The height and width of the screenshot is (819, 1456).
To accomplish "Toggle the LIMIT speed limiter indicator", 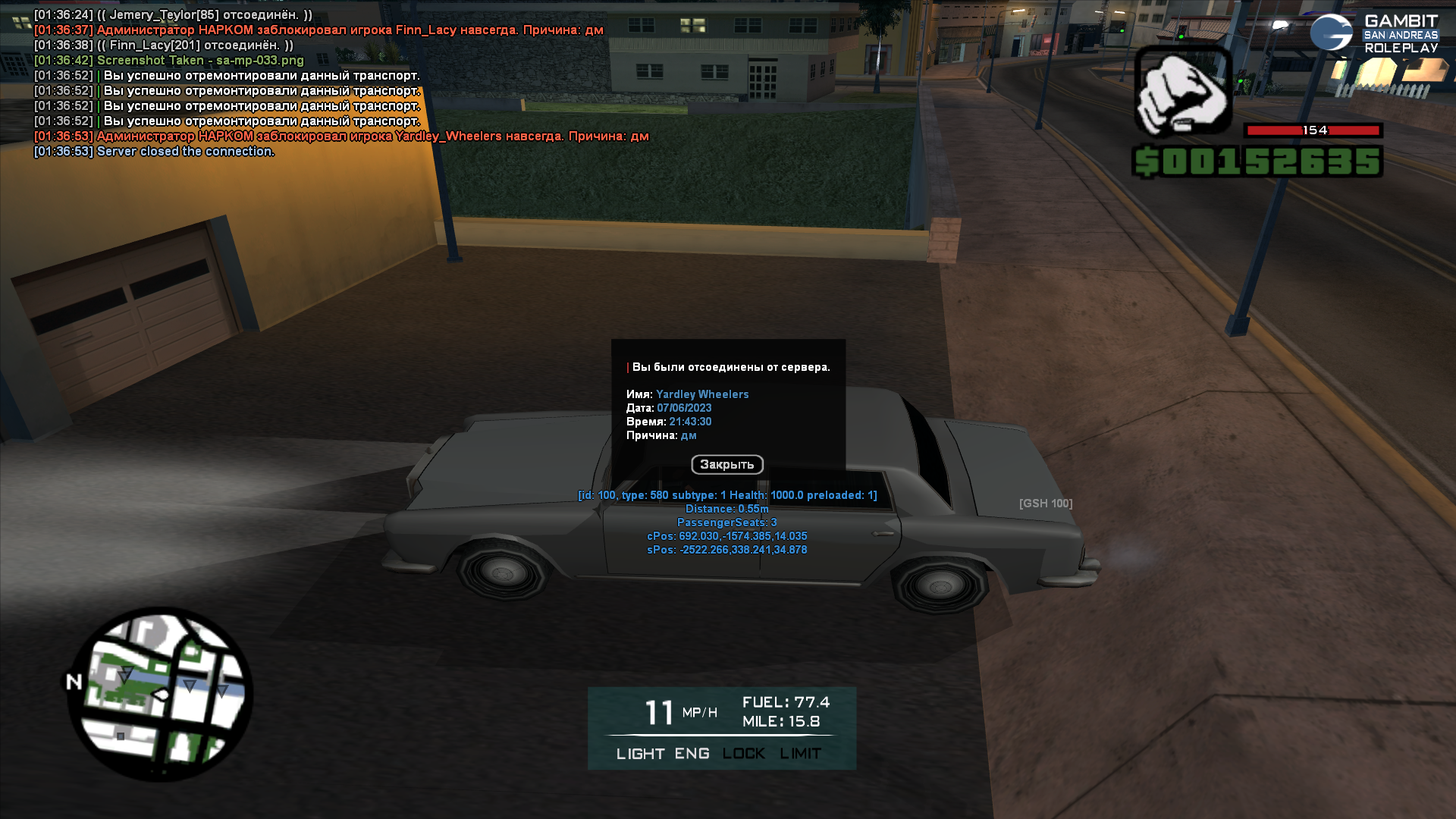I will point(800,754).
